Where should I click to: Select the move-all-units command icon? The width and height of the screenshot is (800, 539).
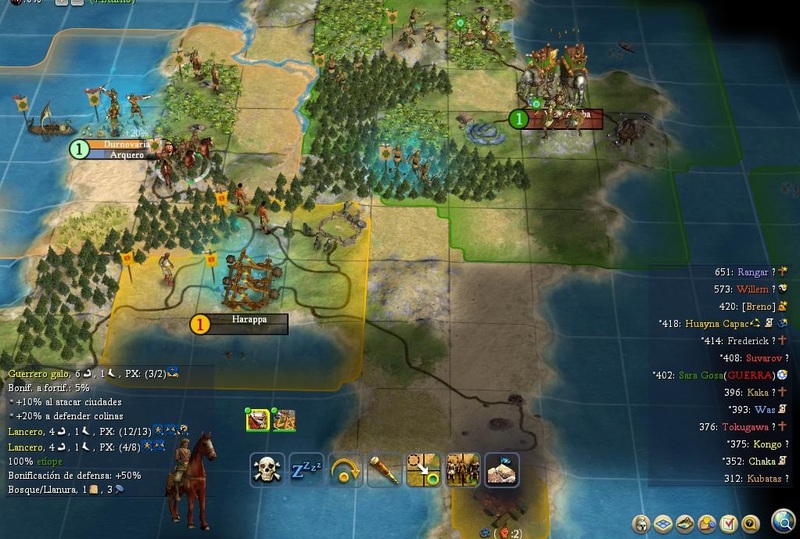[462, 469]
